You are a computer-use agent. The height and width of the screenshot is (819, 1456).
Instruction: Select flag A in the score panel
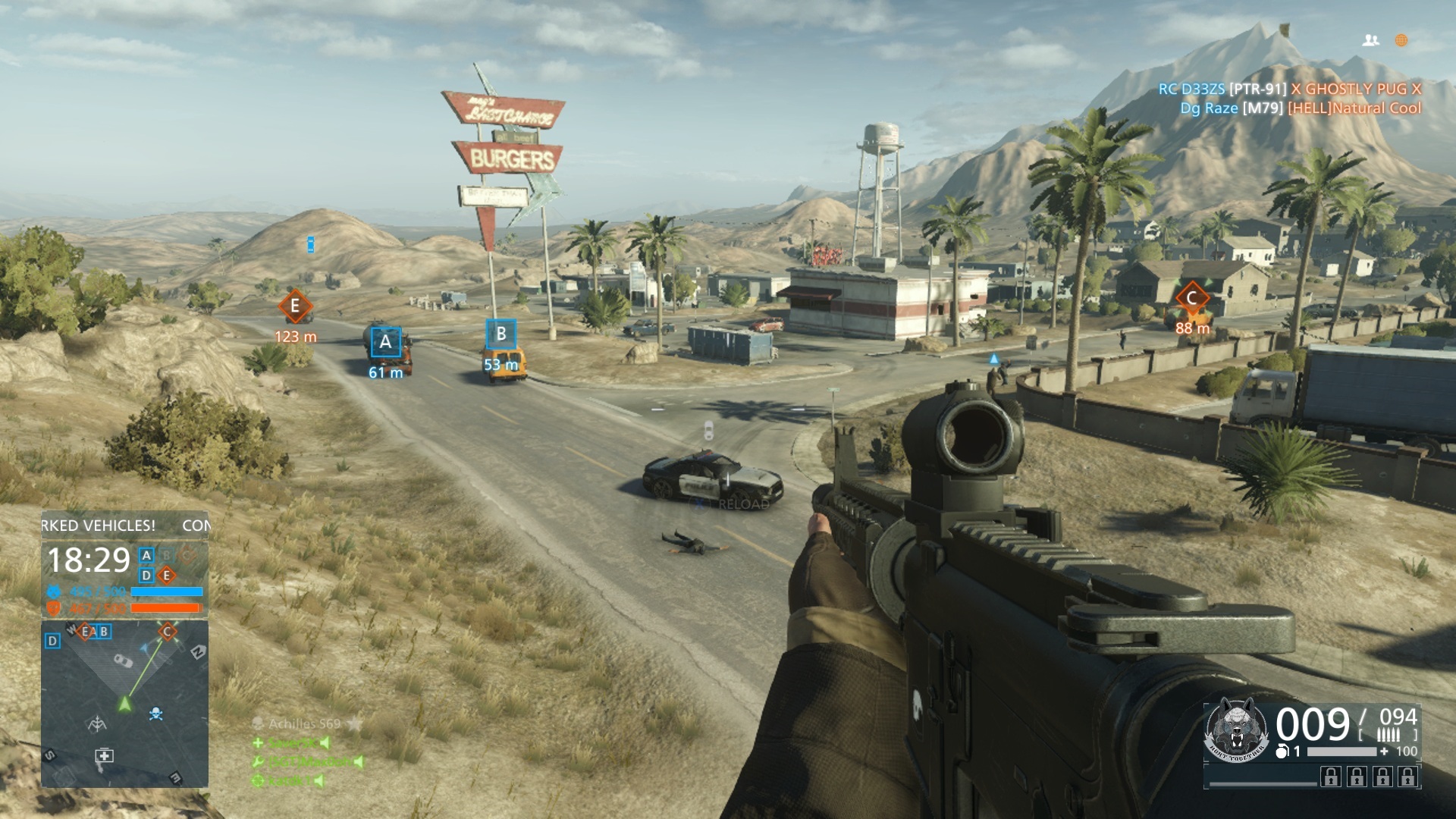coord(147,555)
